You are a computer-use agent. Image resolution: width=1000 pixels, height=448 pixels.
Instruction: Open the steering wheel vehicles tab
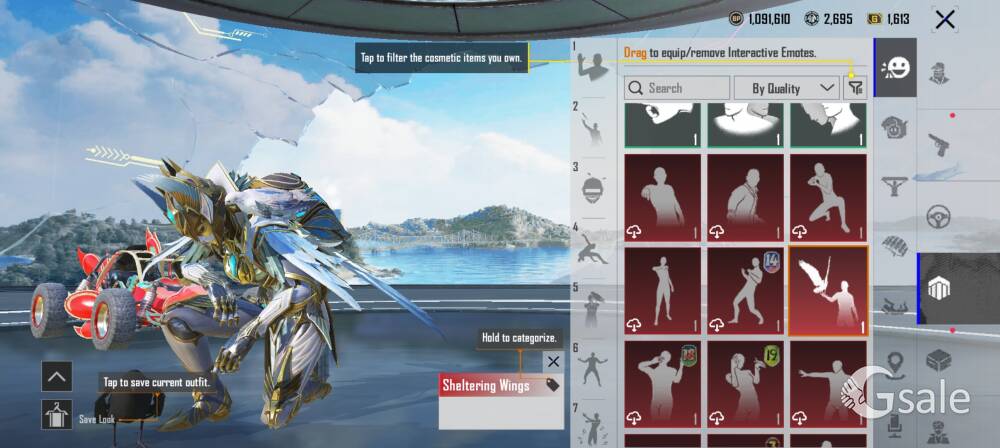click(x=938, y=215)
